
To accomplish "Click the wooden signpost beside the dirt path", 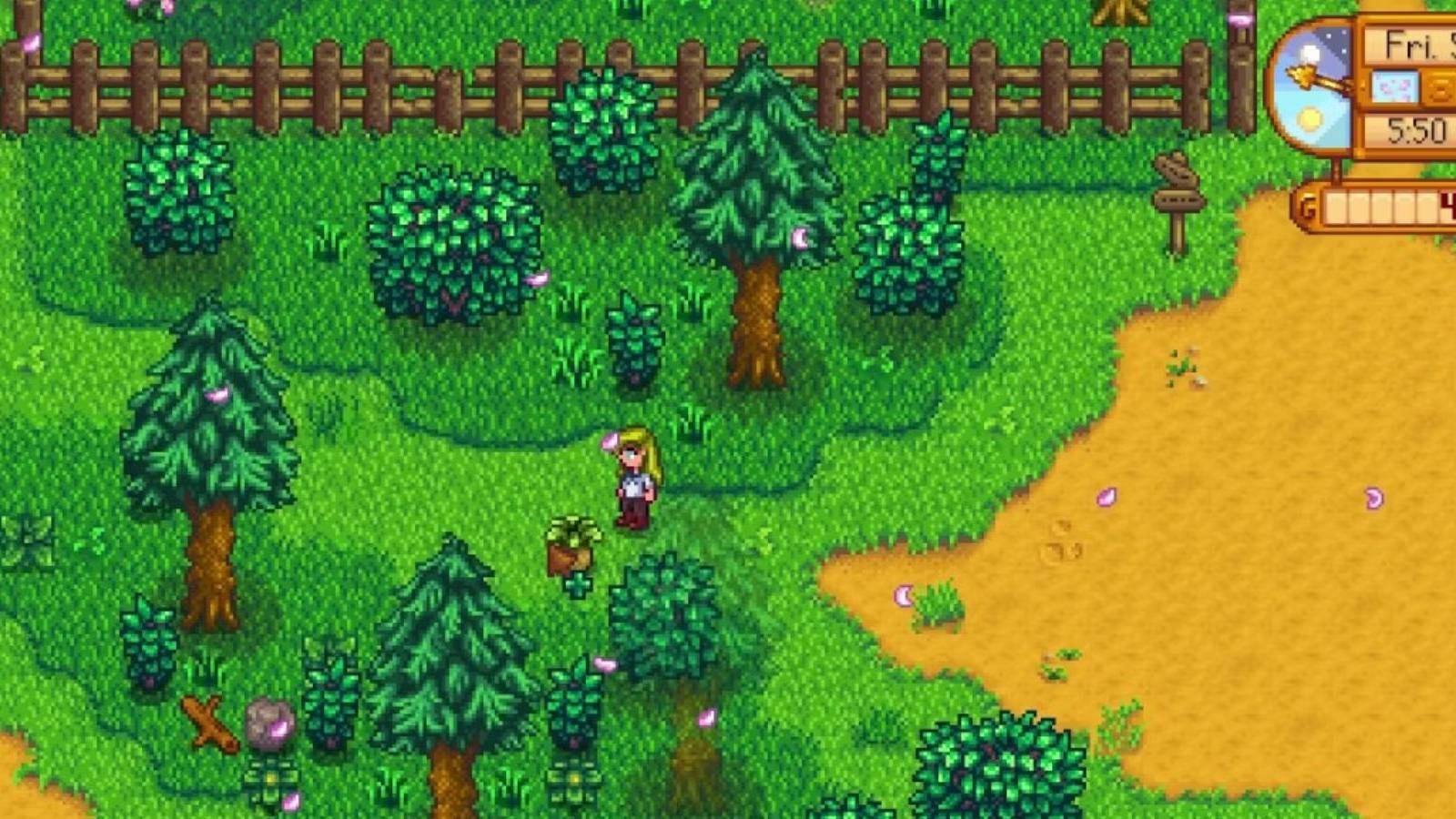I will tap(1179, 200).
